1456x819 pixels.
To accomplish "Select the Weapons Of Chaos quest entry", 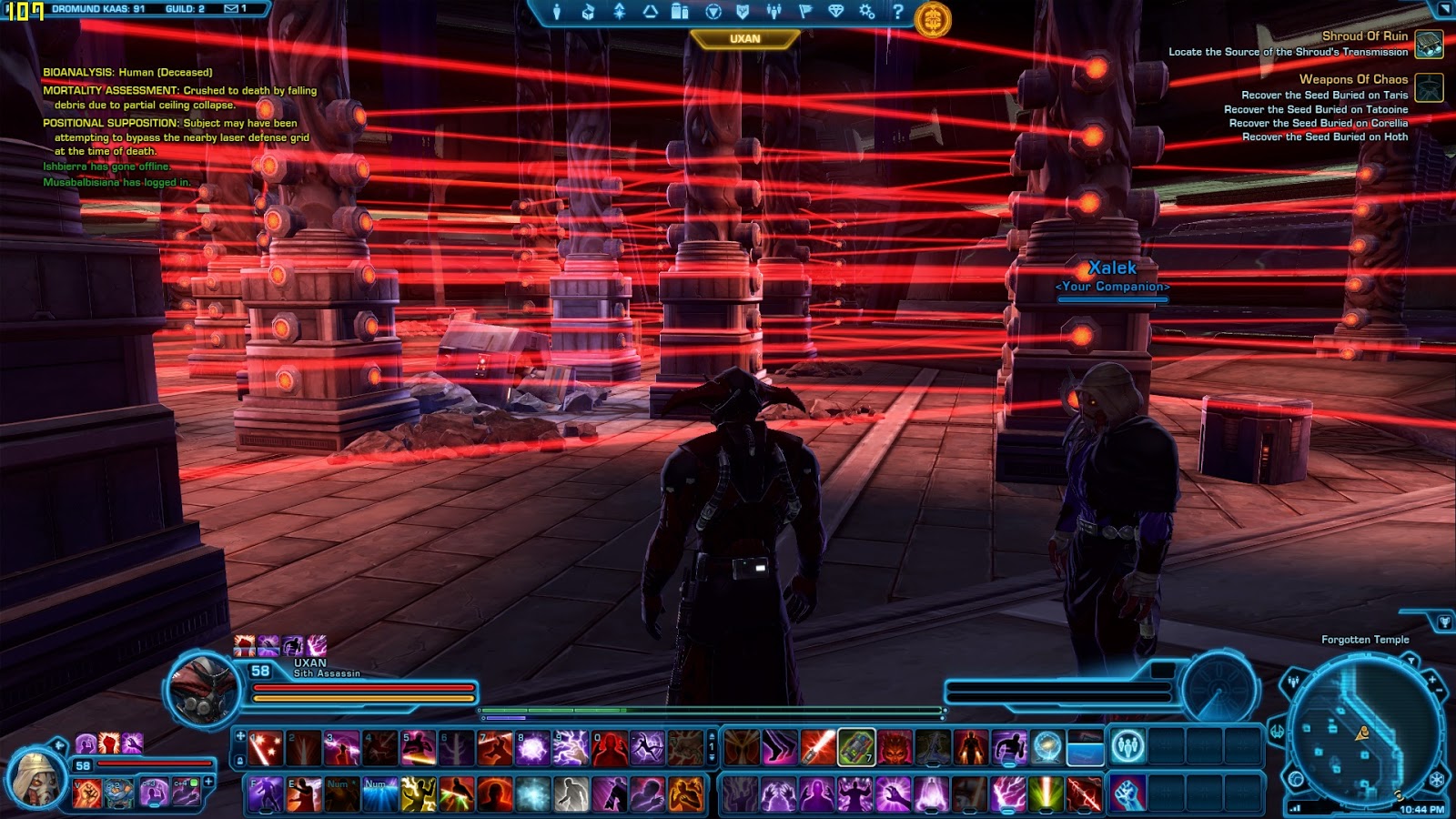I will [x=1353, y=79].
